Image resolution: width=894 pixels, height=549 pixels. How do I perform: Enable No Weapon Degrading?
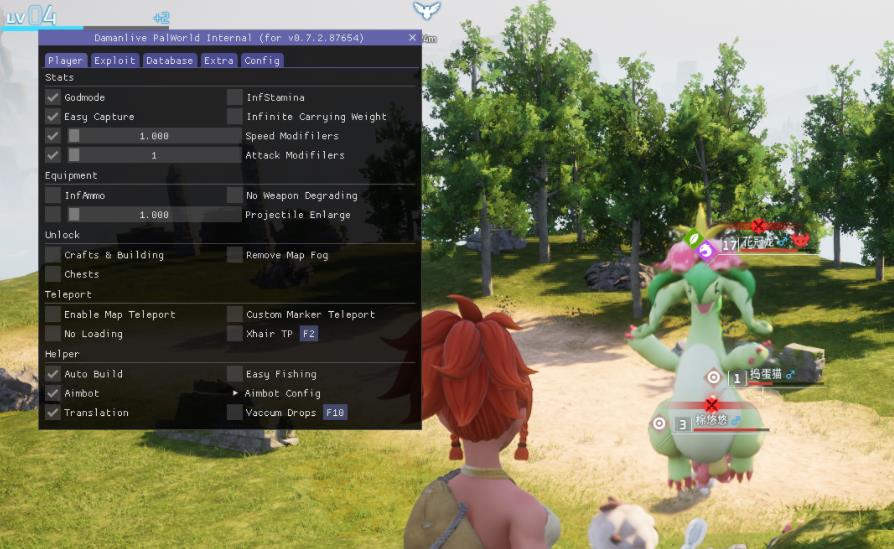pyautogui.click(x=235, y=195)
